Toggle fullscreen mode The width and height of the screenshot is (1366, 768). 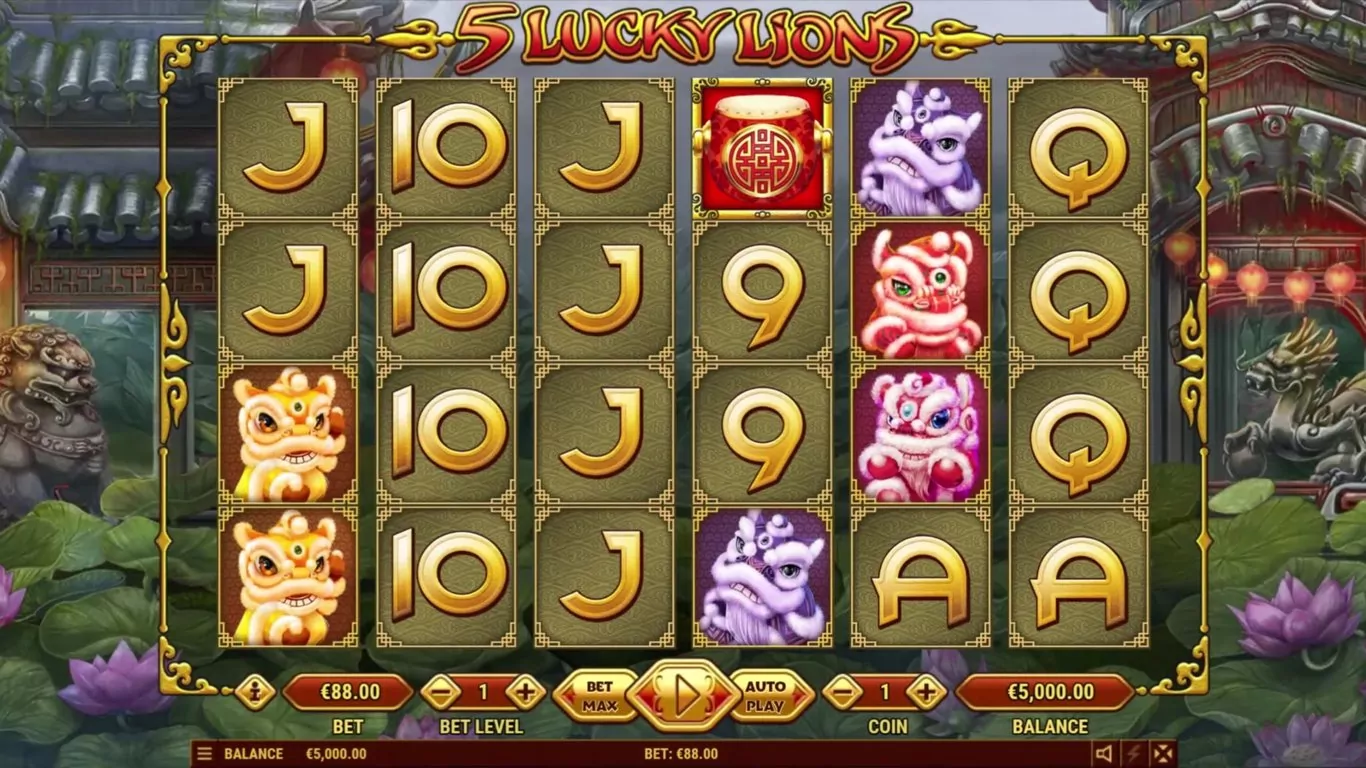pos(1162,754)
